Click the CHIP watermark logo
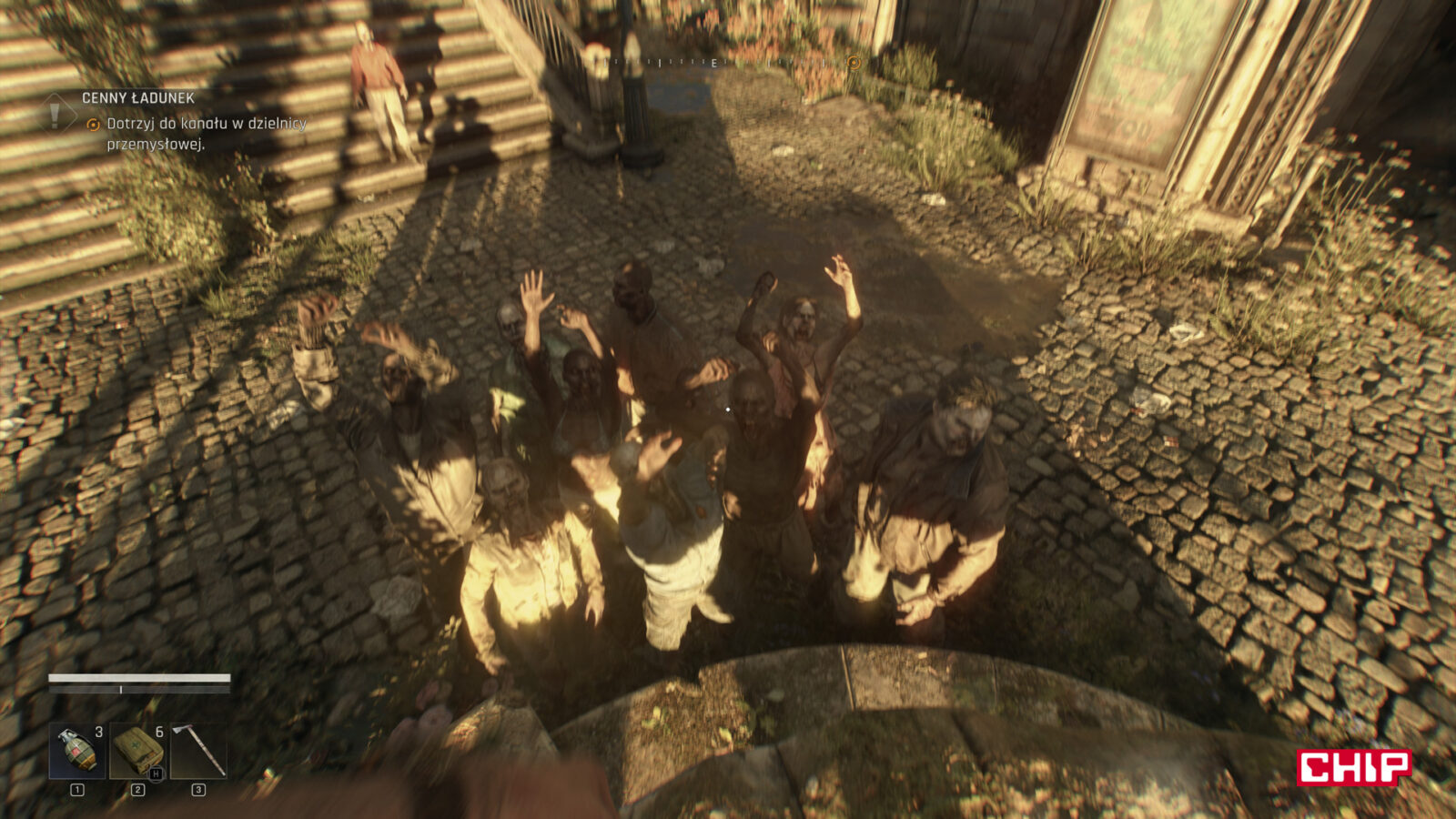The width and height of the screenshot is (1456, 819). pyautogui.click(x=1353, y=767)
